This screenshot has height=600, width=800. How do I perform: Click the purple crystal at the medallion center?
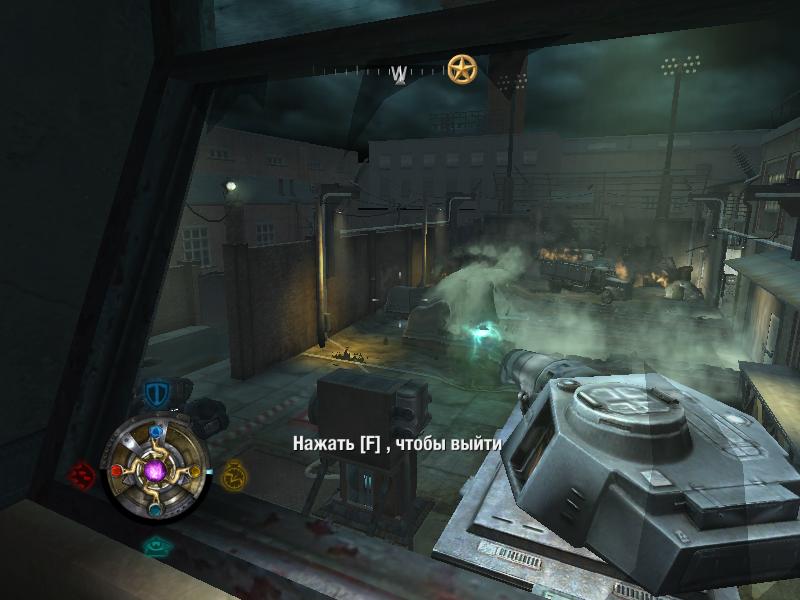[x=155, y=469]
